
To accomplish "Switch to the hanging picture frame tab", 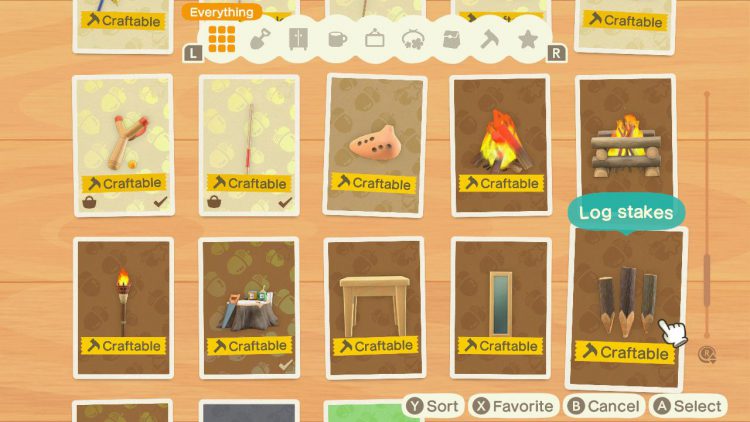I will pos(375,40).
